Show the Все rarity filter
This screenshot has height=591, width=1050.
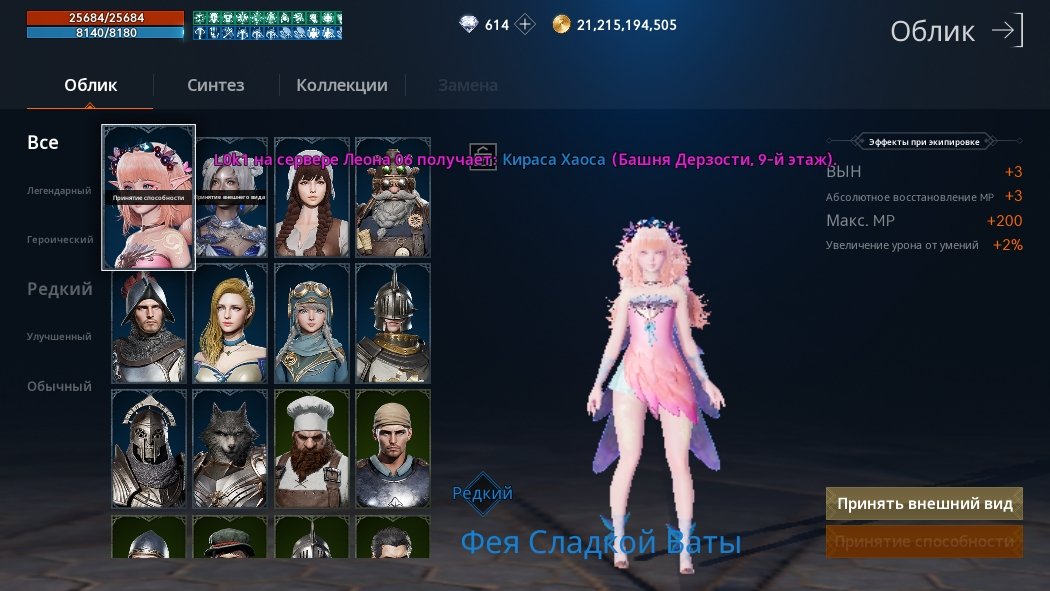(x=43, y=143)
